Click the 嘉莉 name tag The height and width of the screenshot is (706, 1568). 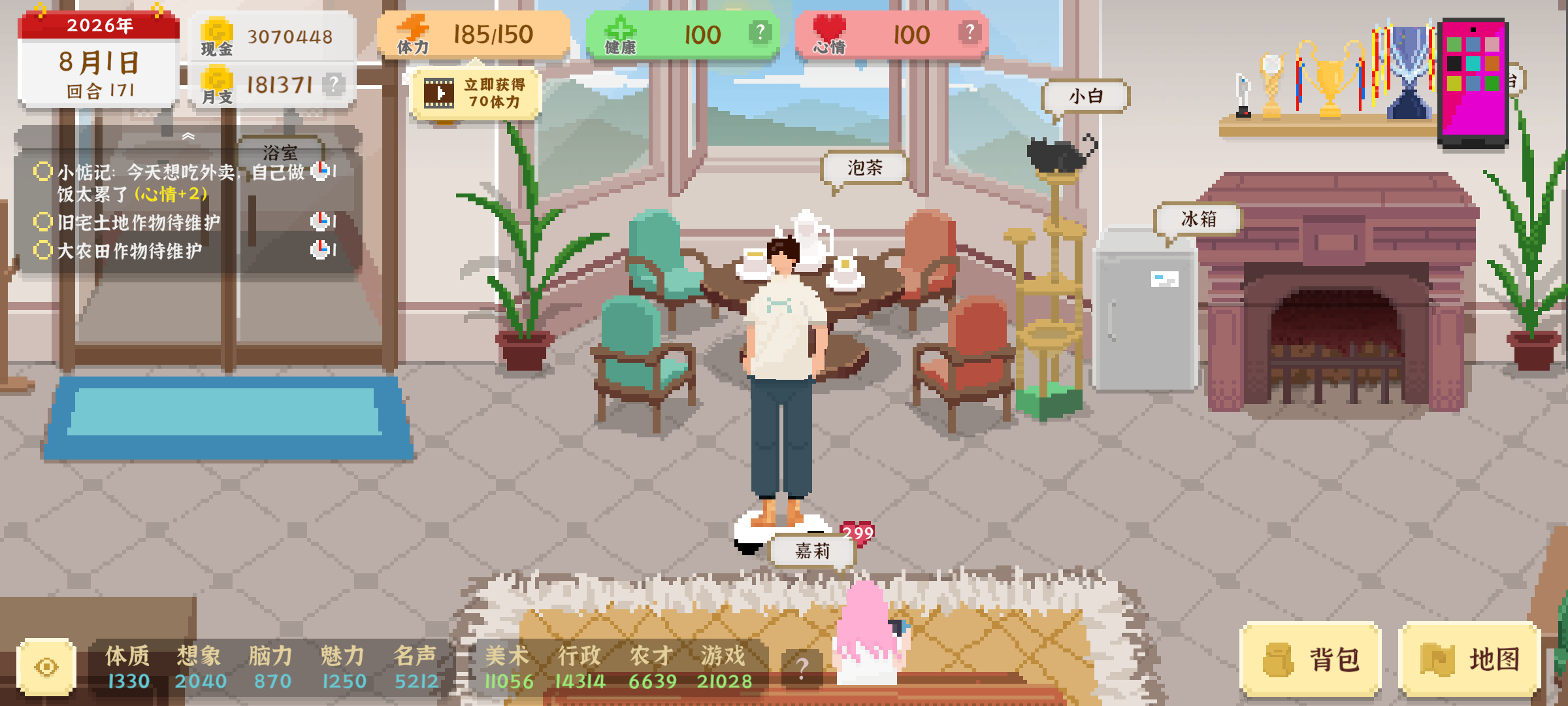coord(812,551)
